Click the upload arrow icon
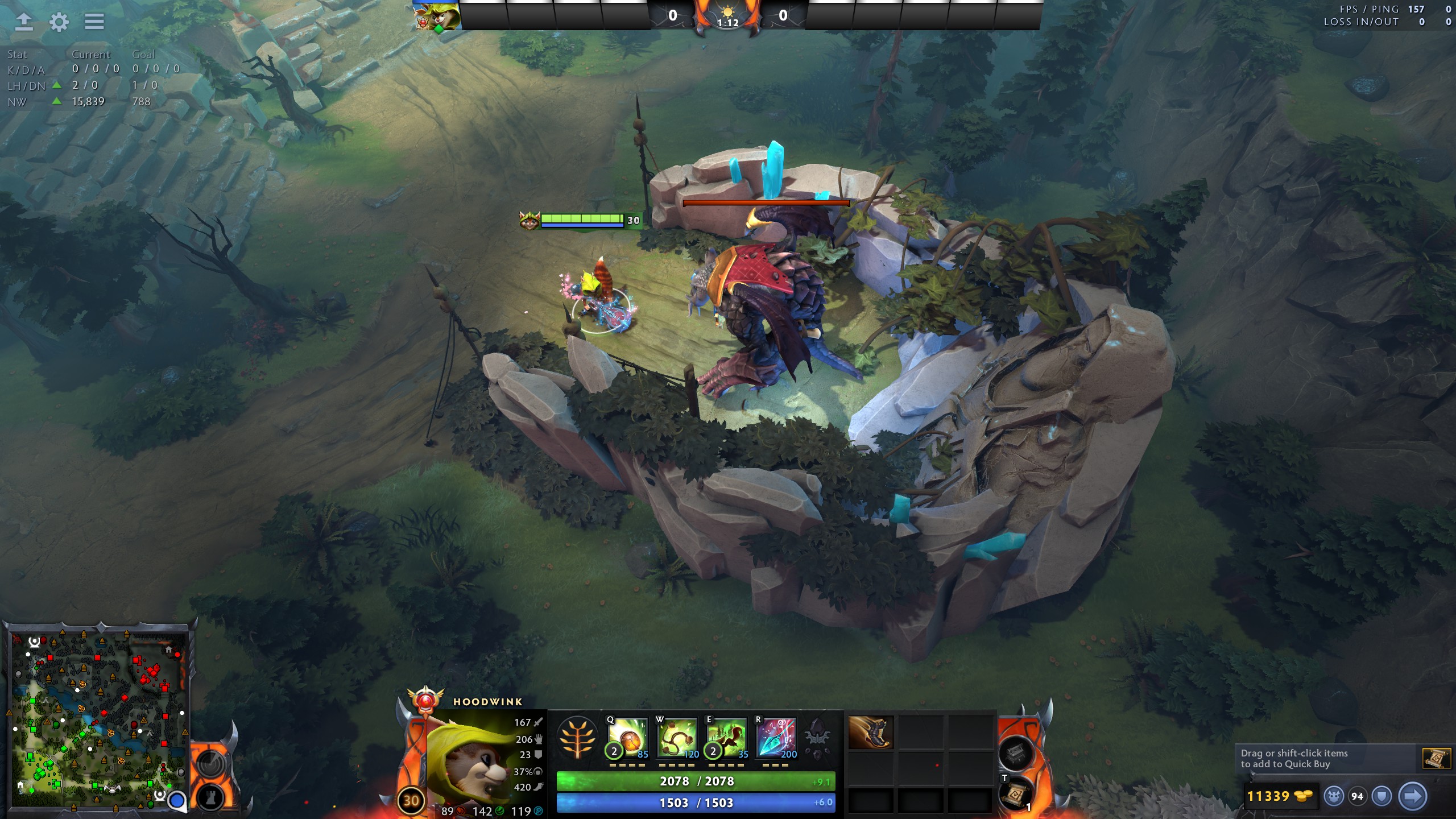The image size is (1456, 819). (23, 22)
